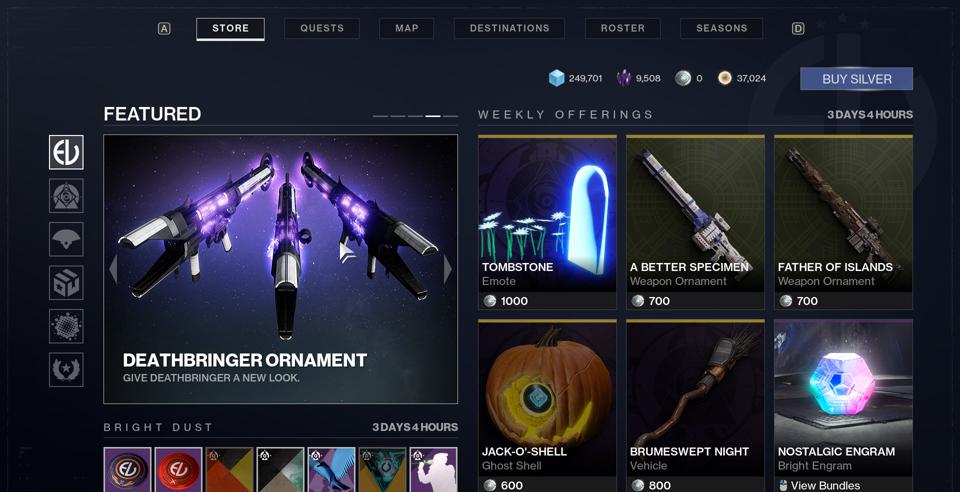
Task: Click the Store tab
Action: (230, 28)
